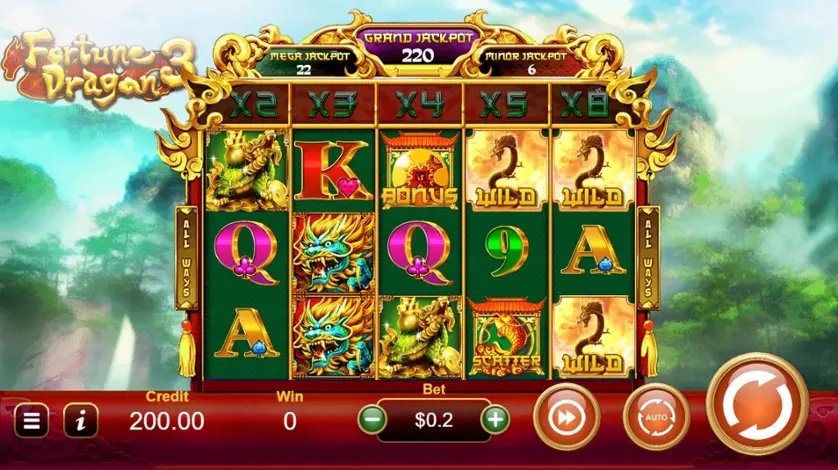Enable AUTO spin mode
Screen dimensions: 838x470
656,418
